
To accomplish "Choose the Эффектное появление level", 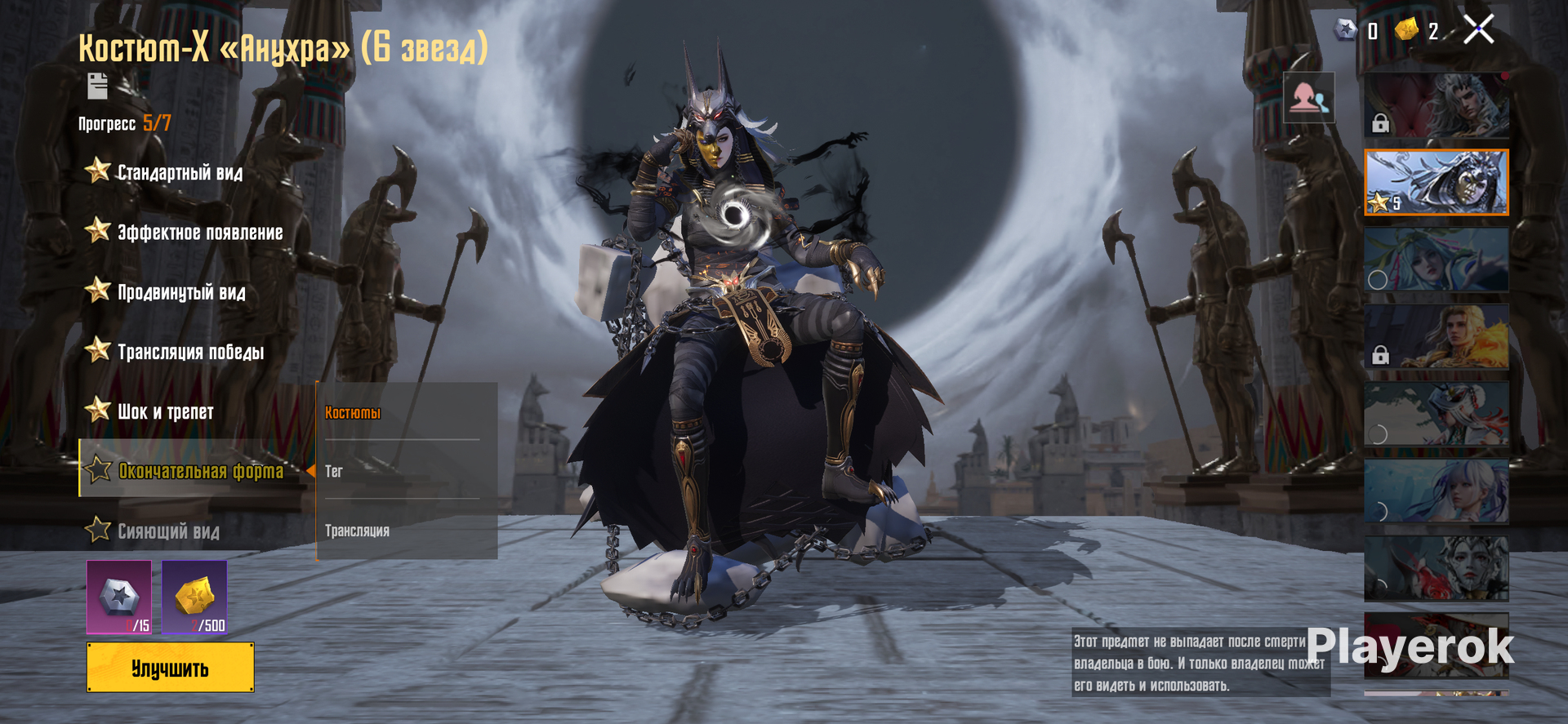I will 199,233.
